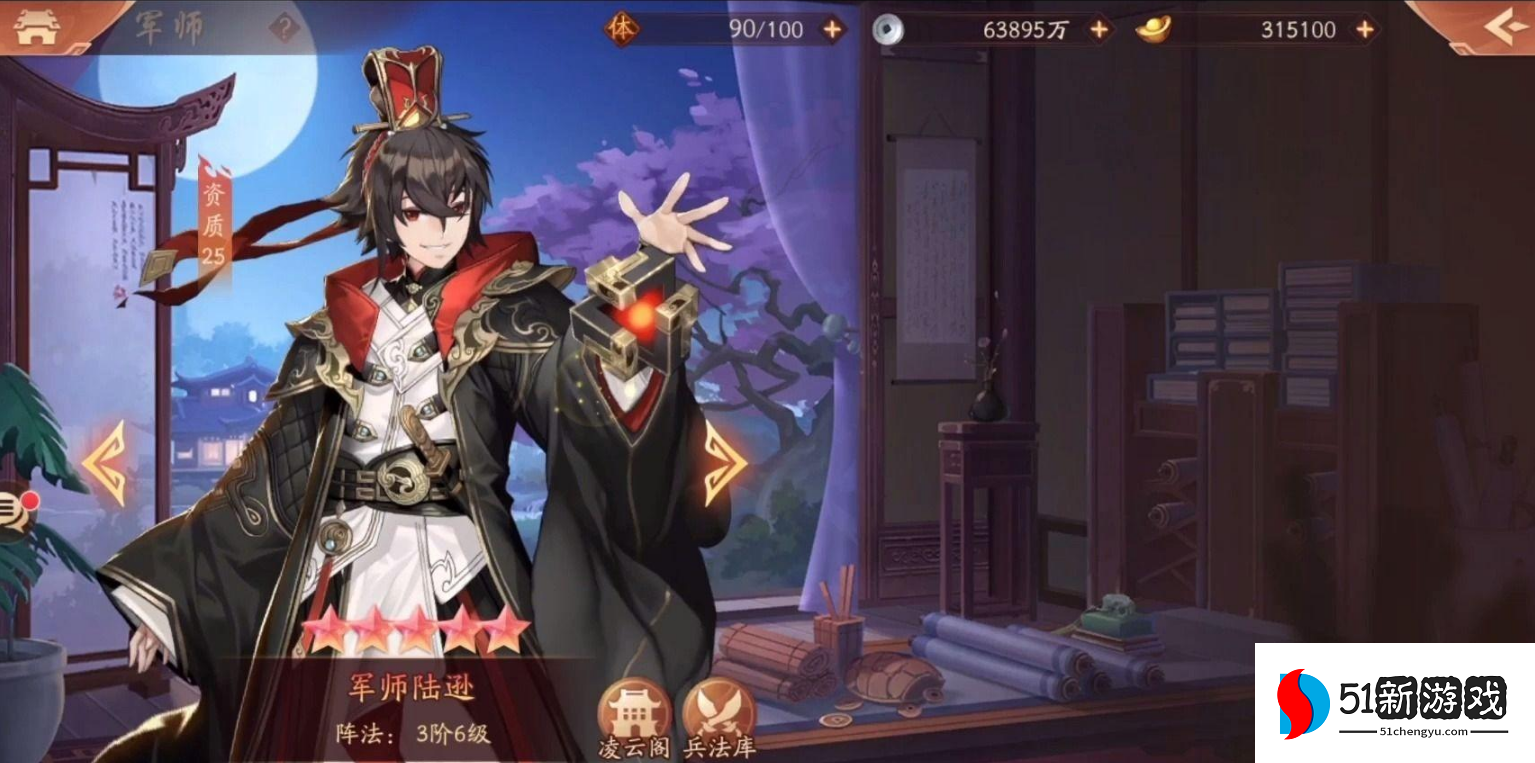Tap the plus next to 63895万 silver

(x=1100, y=29)
